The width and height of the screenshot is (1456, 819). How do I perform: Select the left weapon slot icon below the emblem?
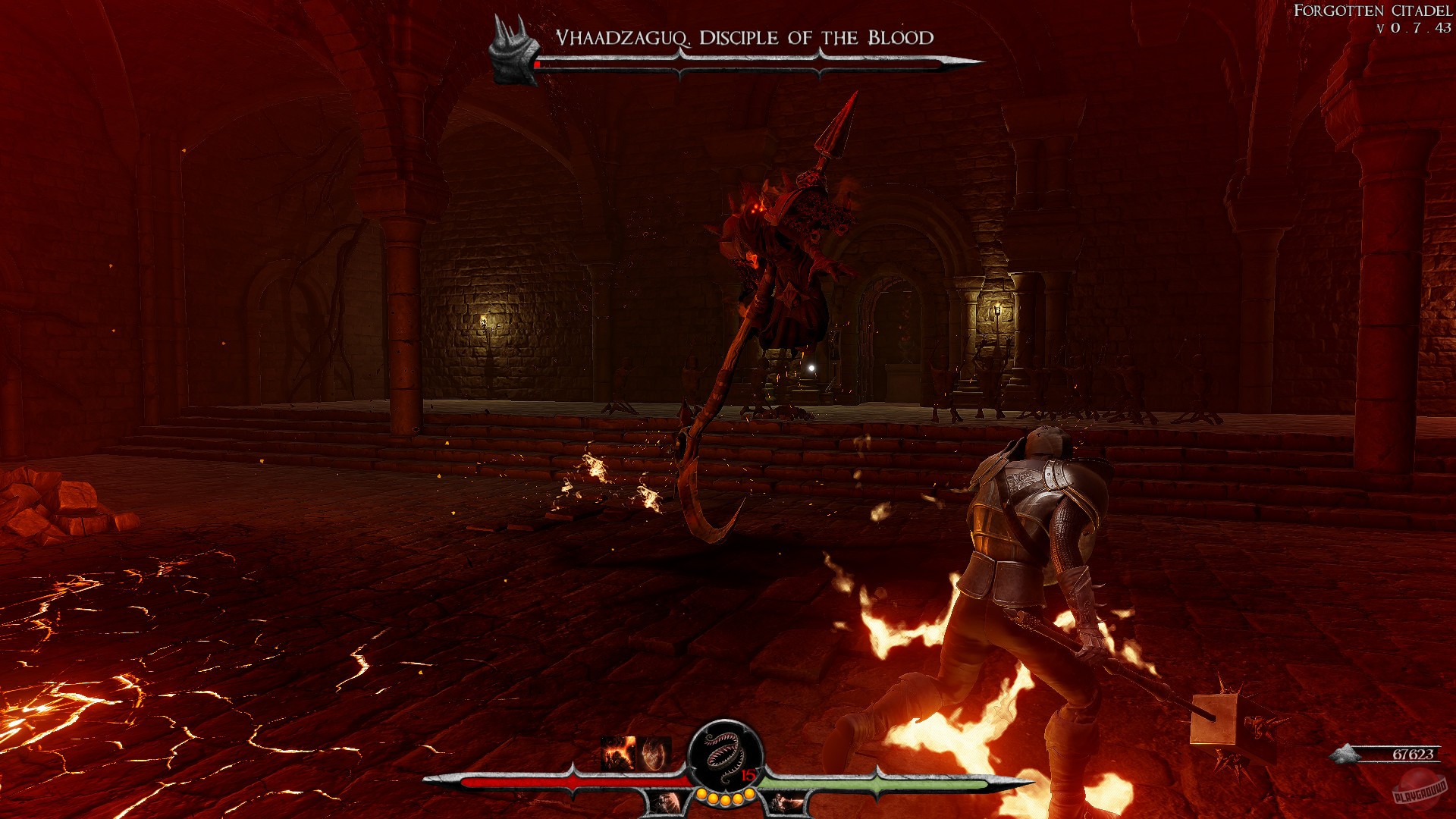pos(667,802)
